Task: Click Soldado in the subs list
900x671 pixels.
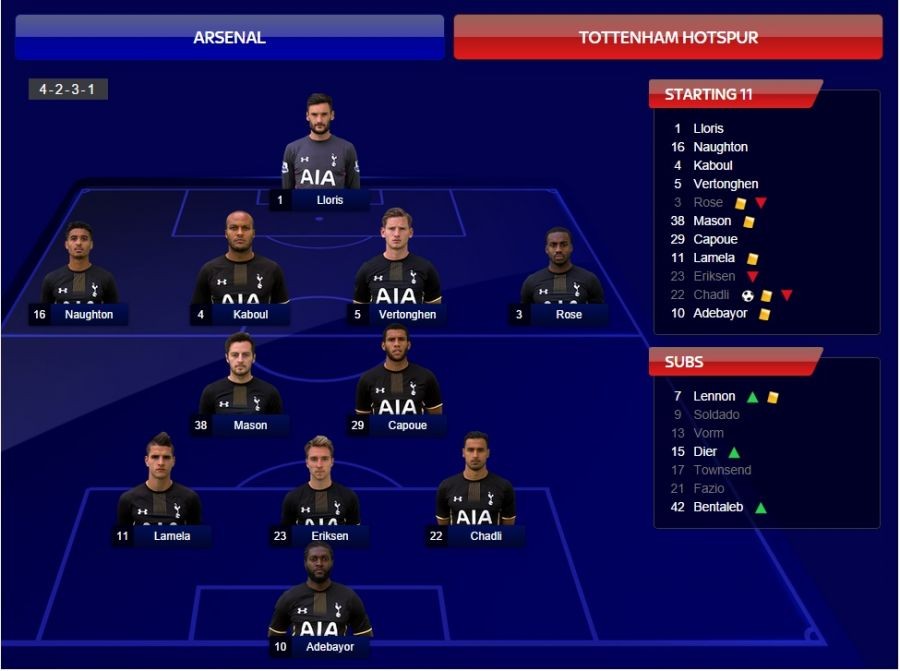Action: (716, 414)
